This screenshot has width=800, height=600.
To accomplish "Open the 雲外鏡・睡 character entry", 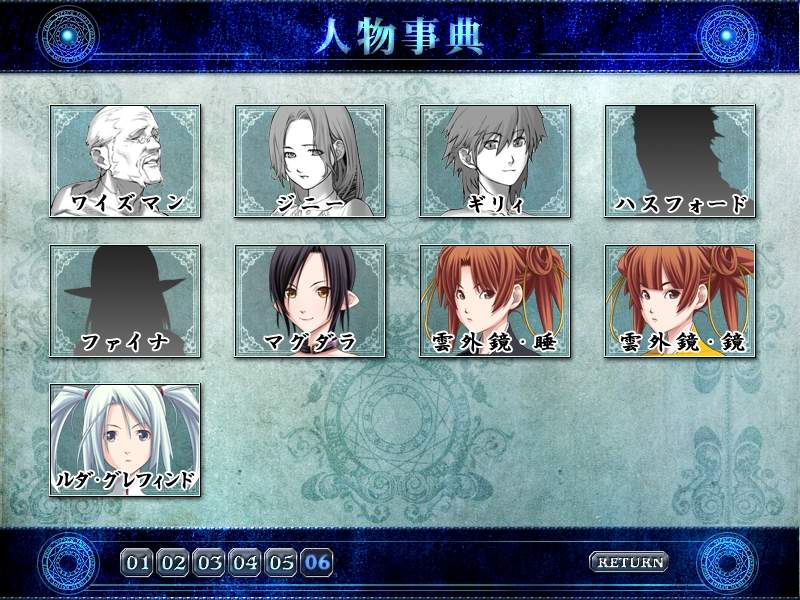I will [x=495, y=300].
